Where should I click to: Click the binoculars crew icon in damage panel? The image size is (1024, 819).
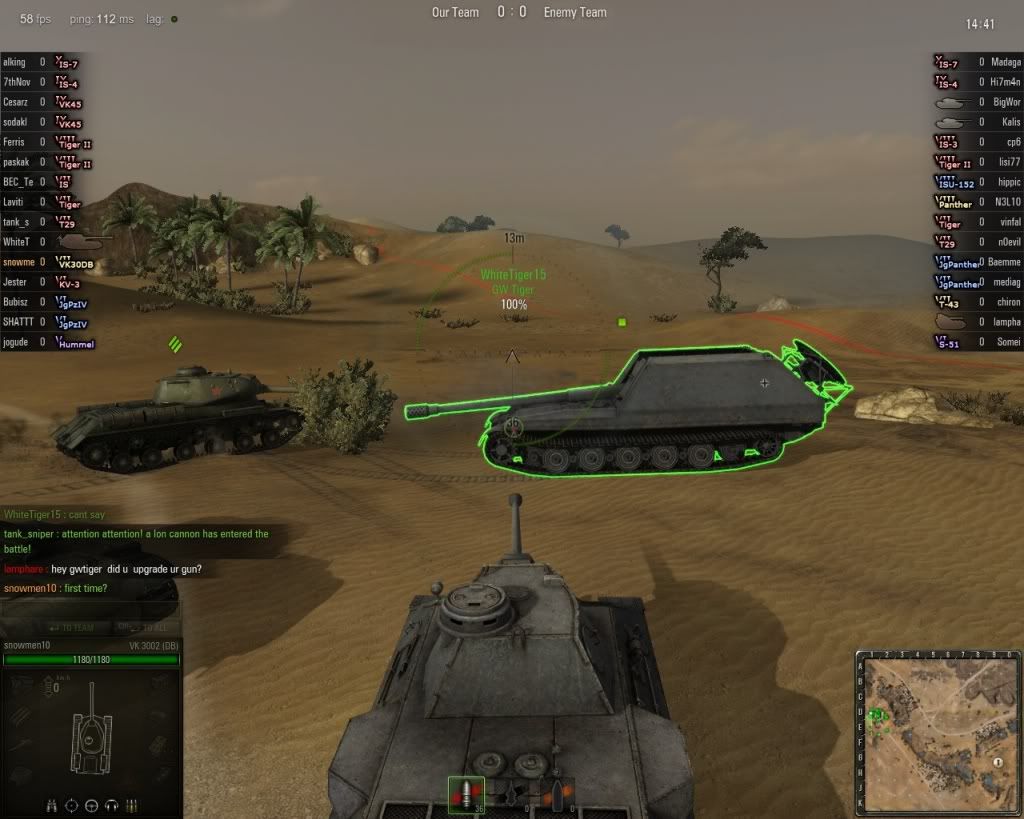(x=52, y=805)
